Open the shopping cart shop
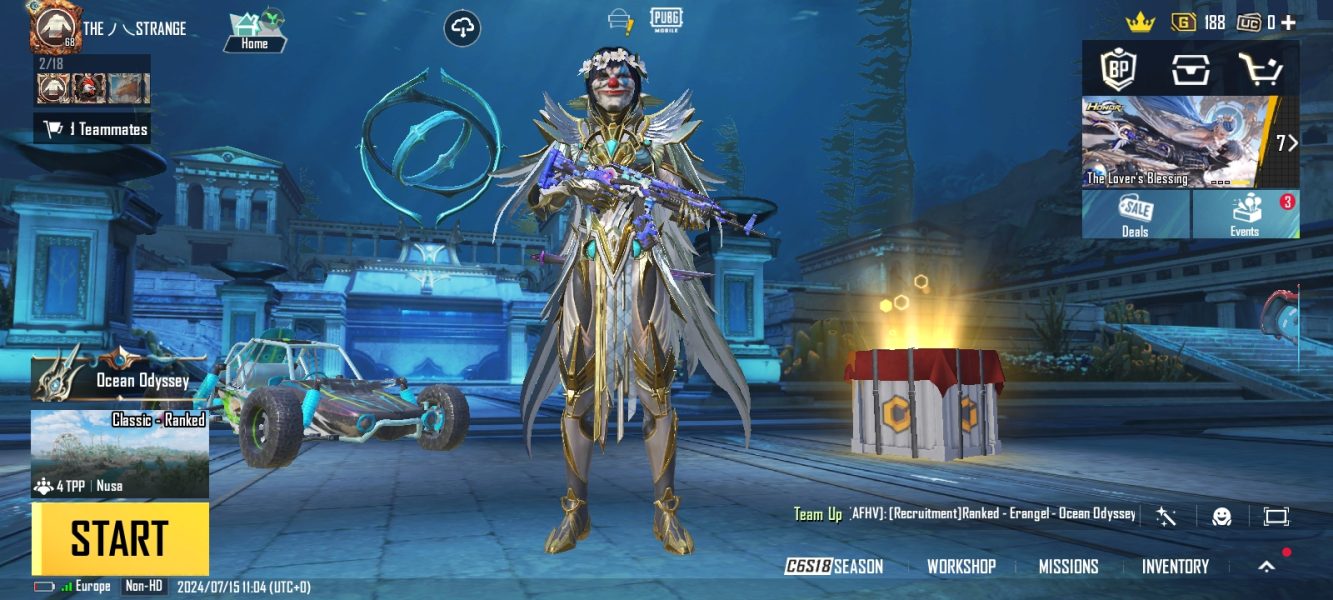 (x=1260, y=69)
